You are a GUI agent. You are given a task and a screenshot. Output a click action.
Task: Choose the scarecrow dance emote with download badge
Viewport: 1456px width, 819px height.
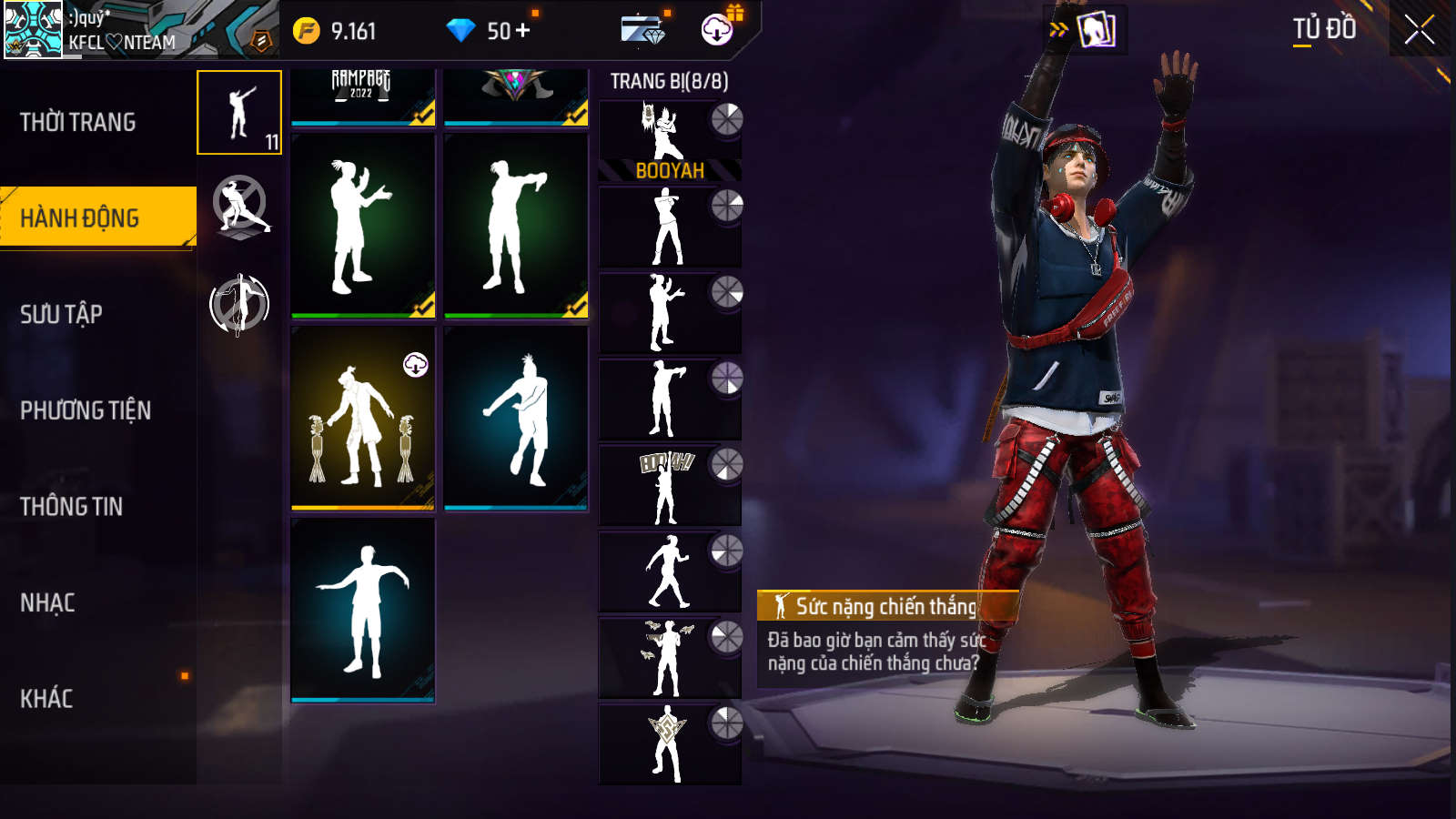click(x=362, y=417)
